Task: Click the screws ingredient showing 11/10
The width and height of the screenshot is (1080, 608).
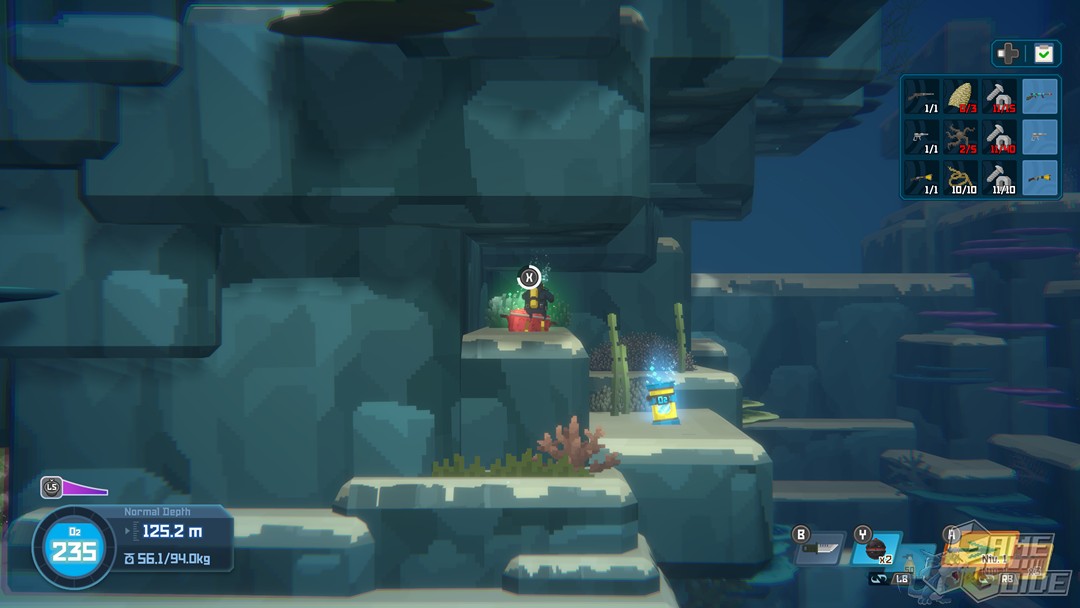Action: pyautogui.click(x=999, y=177)
